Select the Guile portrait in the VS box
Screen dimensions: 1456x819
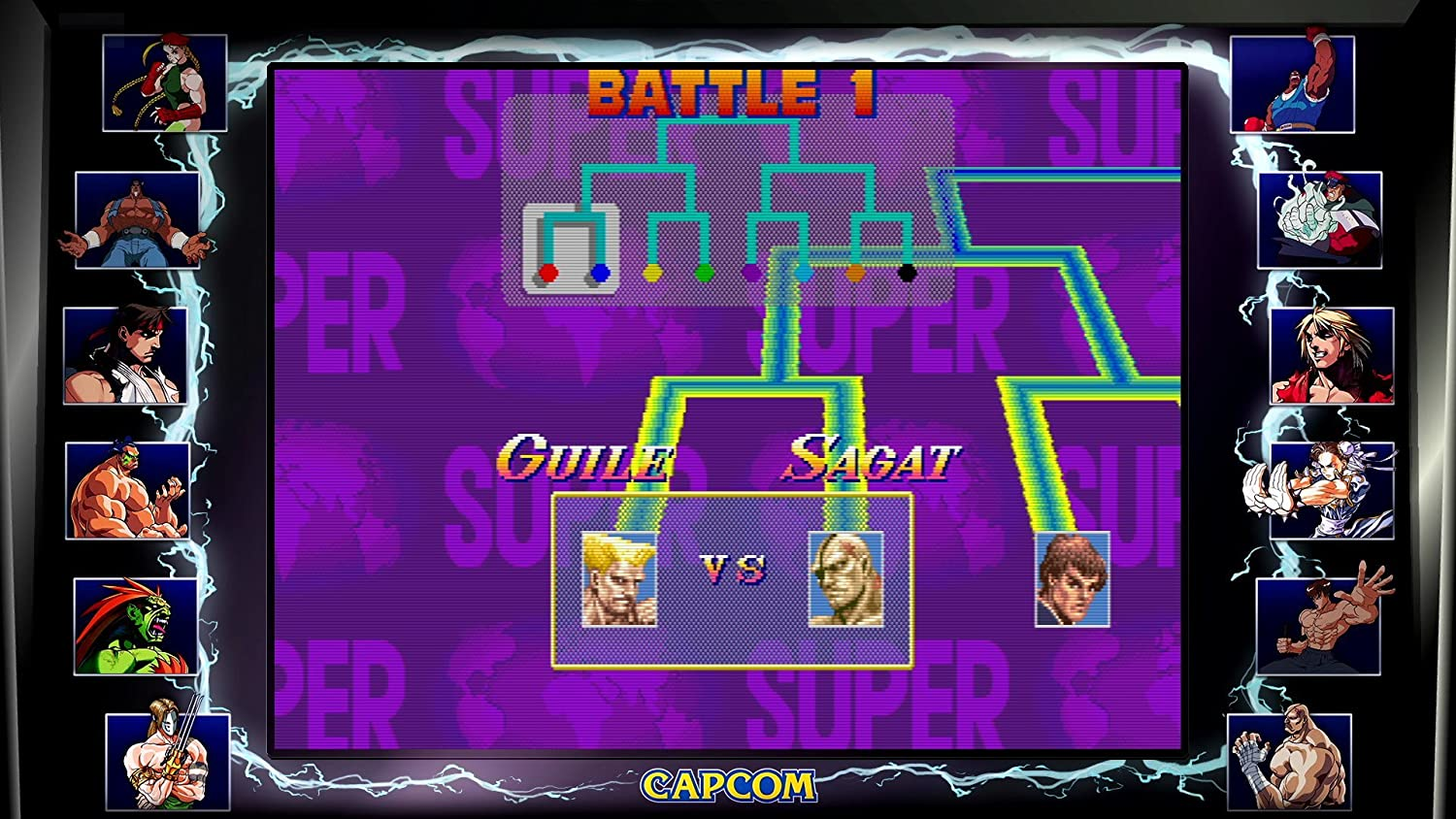pyautogui.click(x=618, y=579)
